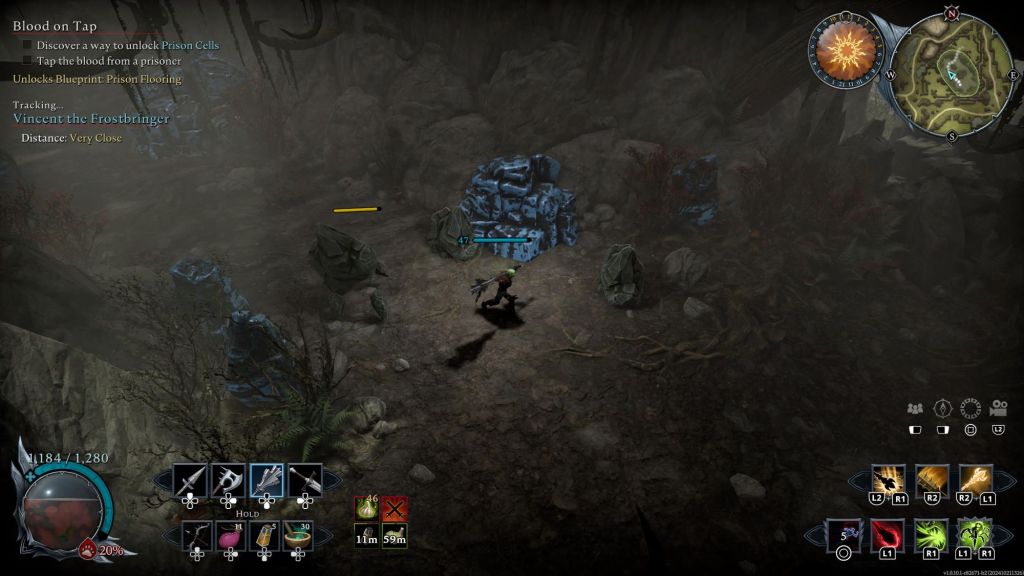The image size is (1024, 576).
Task: Choose the highlighted claw weapon slot
Action: click(267, 481)
